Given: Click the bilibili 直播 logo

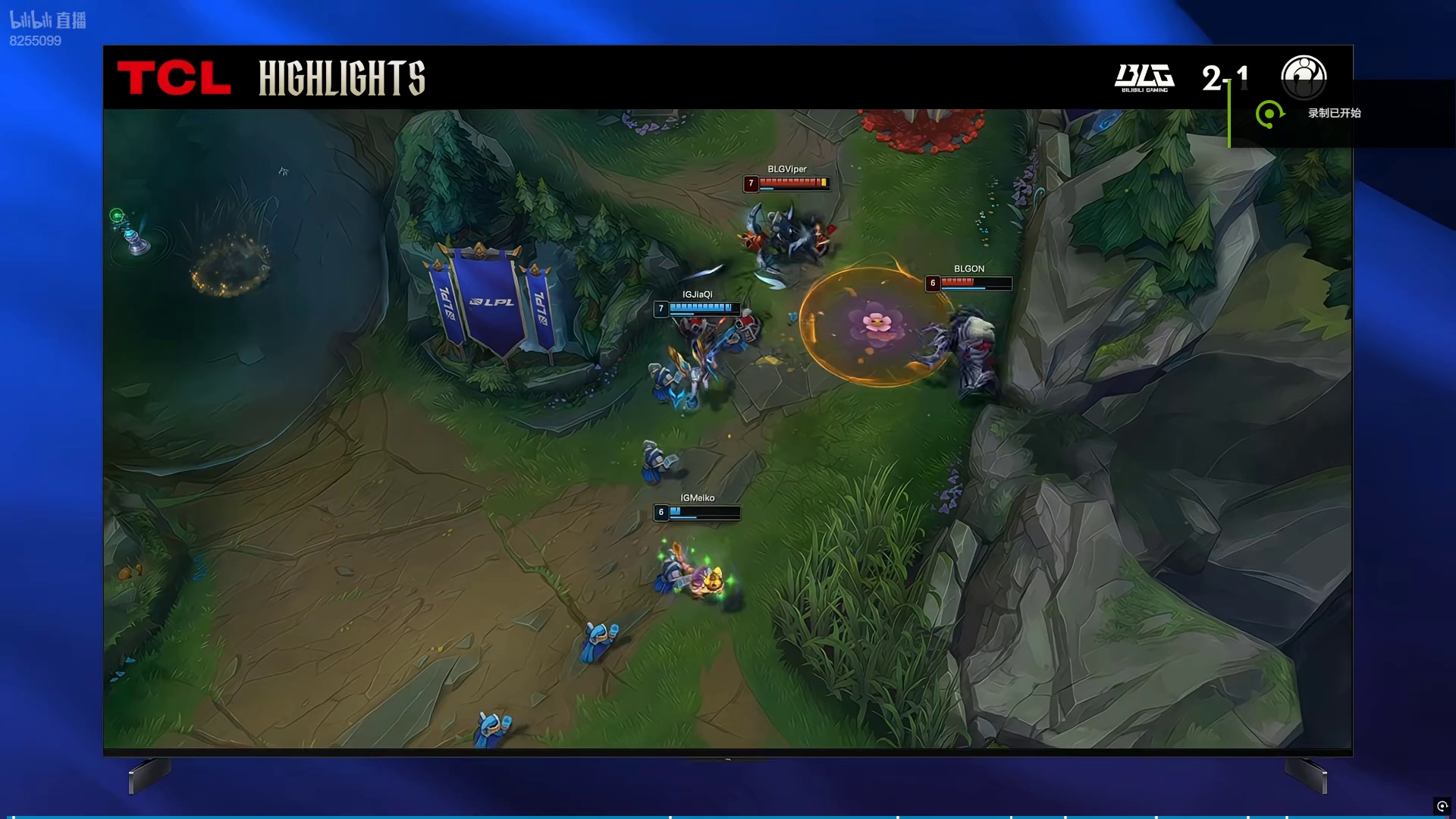Looking at the screenshot, I should pyautogui.click(x=48, y=20).
